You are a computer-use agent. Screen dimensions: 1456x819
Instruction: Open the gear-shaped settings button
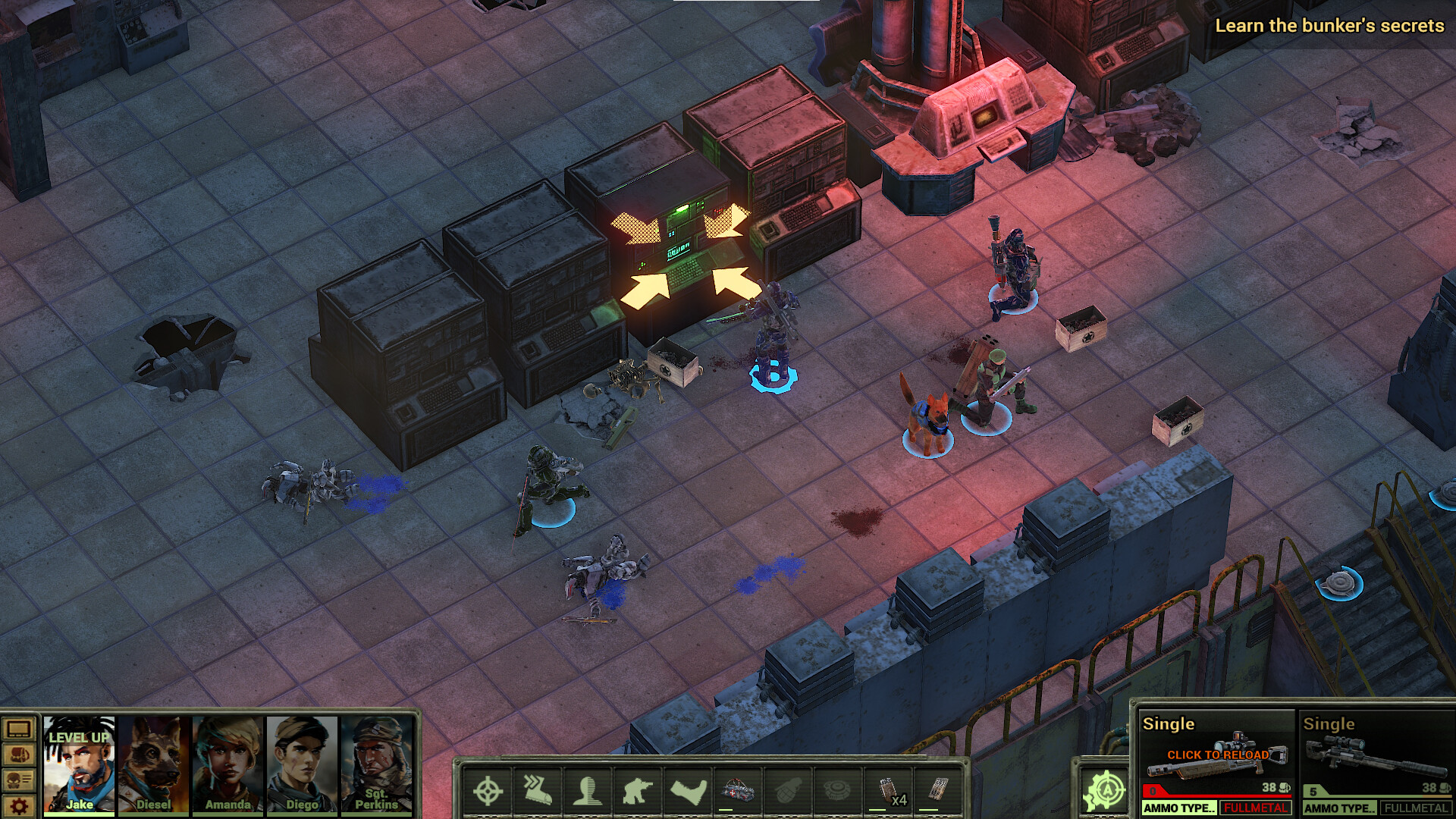point(19,805)
